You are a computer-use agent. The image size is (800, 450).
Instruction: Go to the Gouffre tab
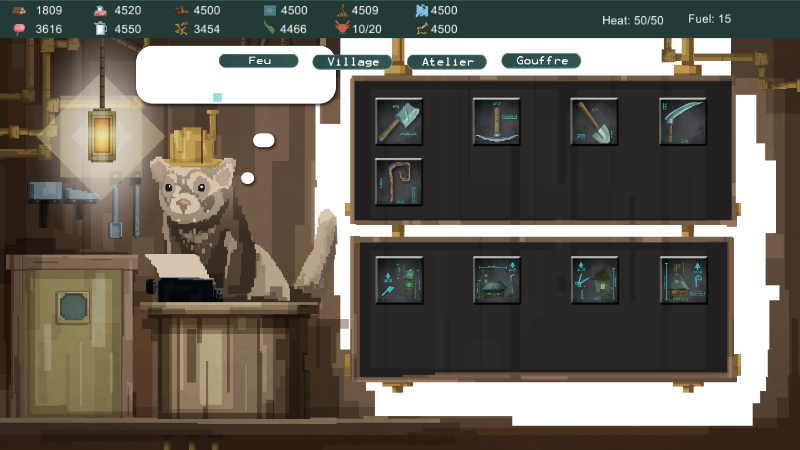(541, 61)
